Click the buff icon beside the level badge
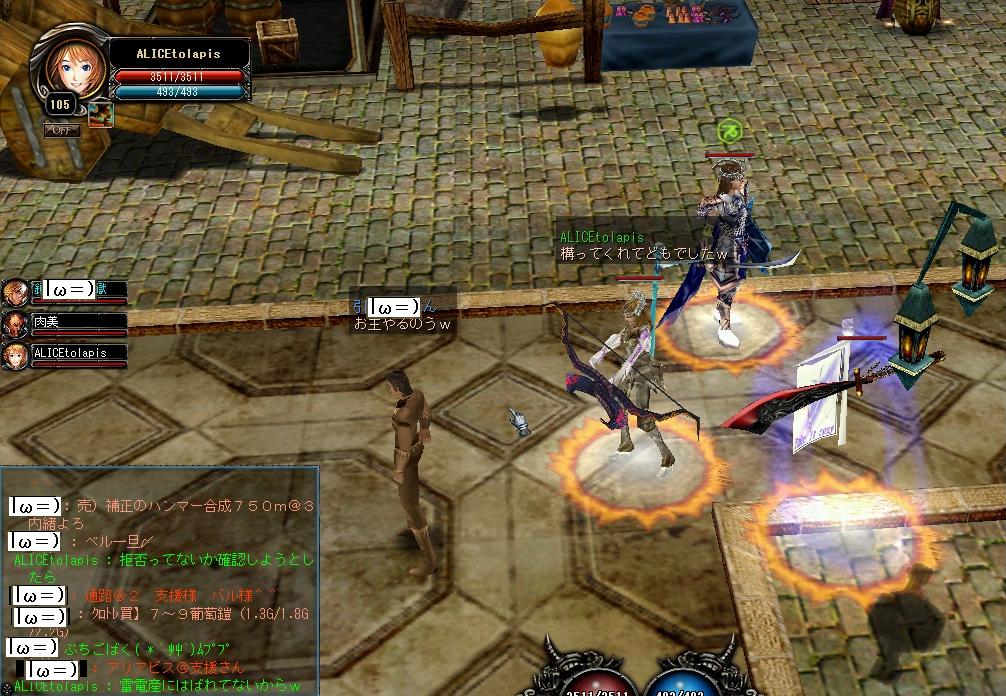Screen dimensions: 1006x696 100,114
